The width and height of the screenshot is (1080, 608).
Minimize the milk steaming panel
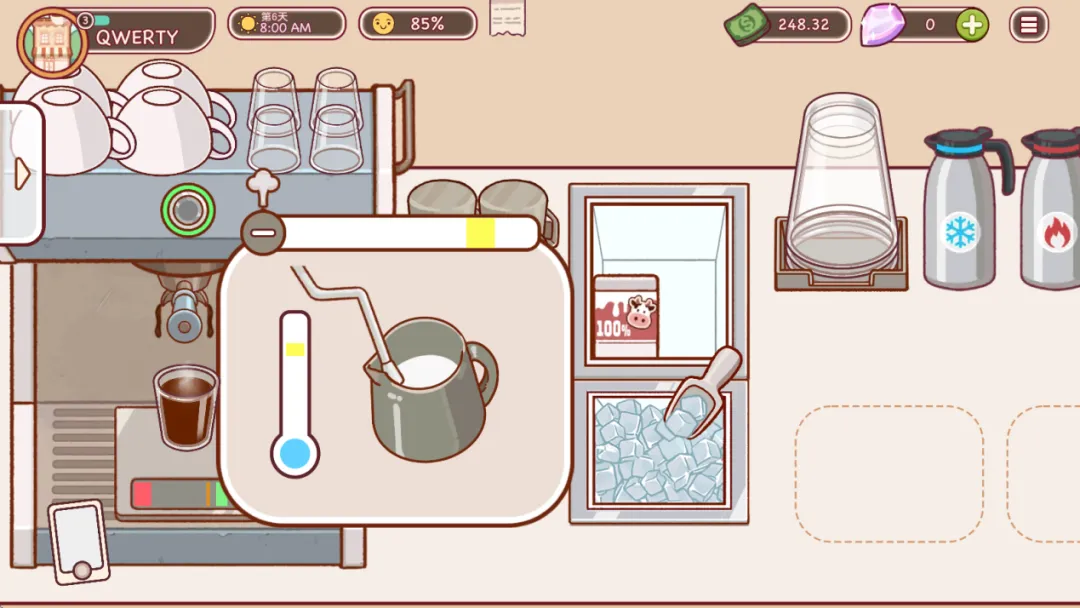[263, 233]
